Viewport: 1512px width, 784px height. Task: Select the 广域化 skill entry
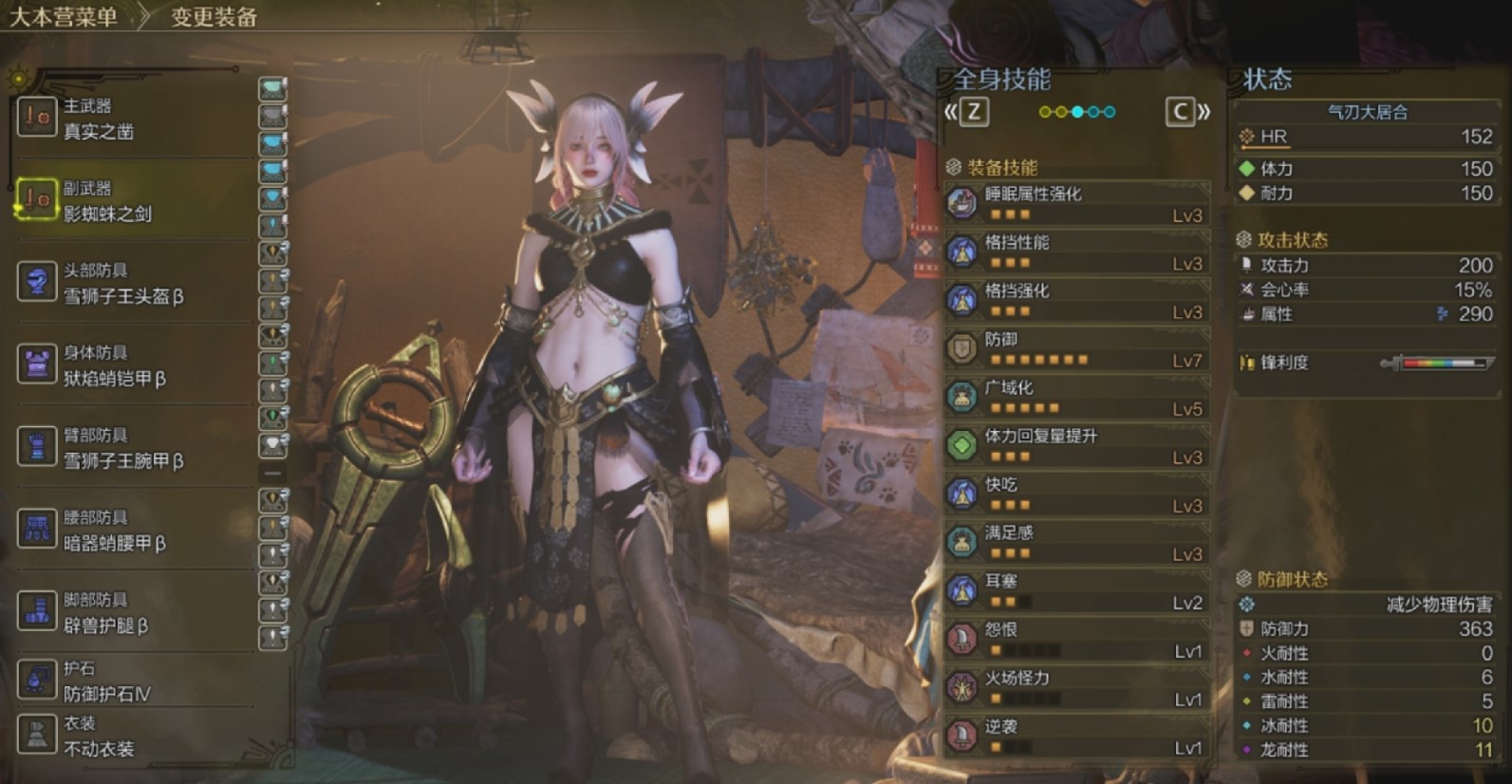tap(1077, 397)
